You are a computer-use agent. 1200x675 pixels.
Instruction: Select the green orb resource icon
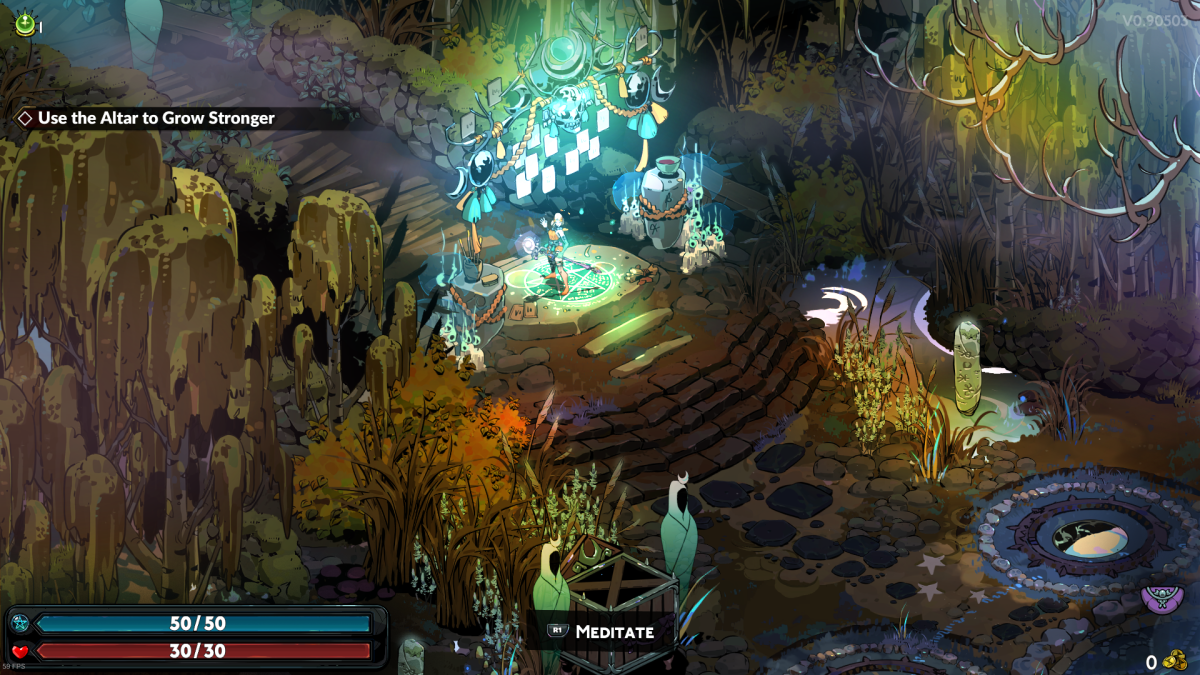point(24,24)
